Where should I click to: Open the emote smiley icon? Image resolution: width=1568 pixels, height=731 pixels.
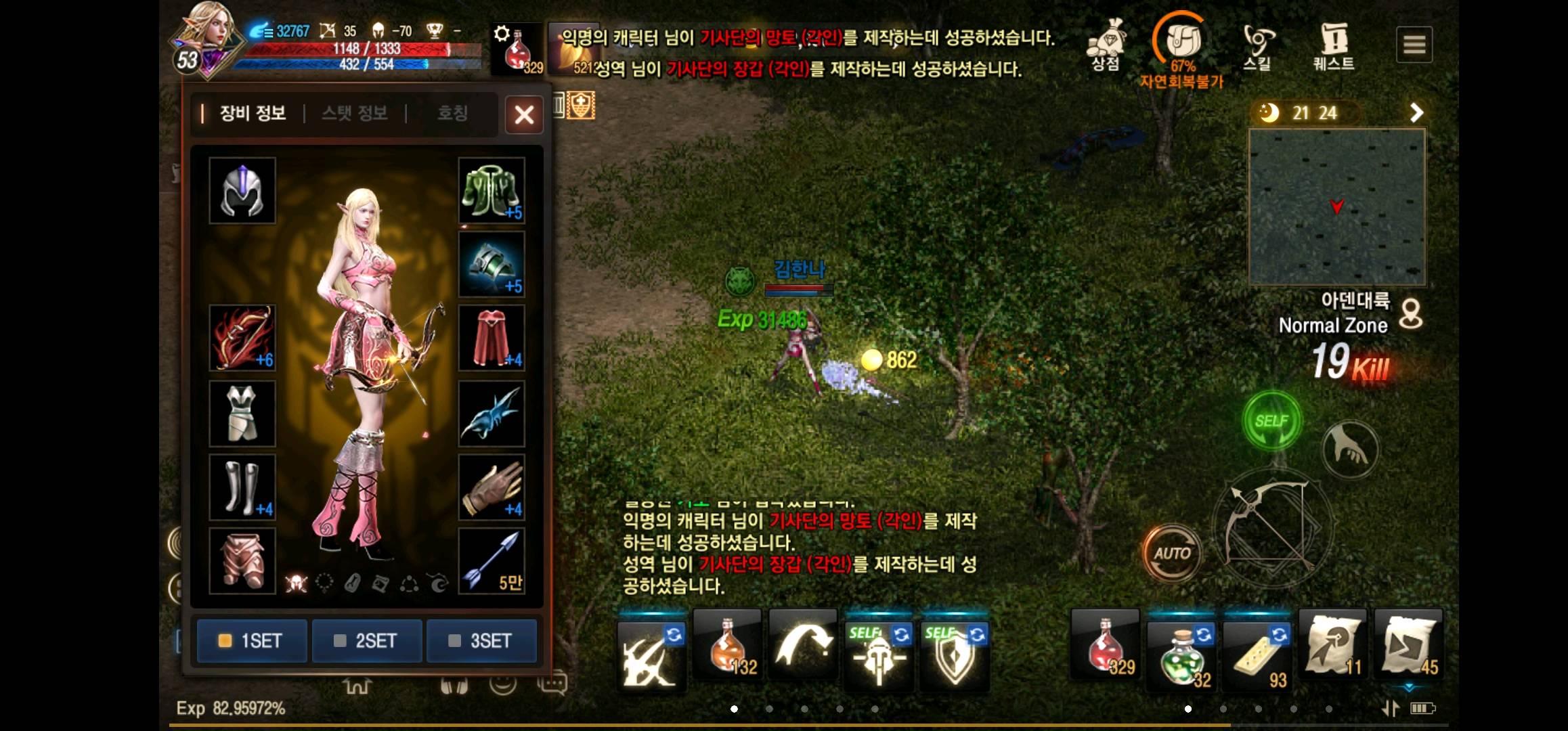pos(504,686)
